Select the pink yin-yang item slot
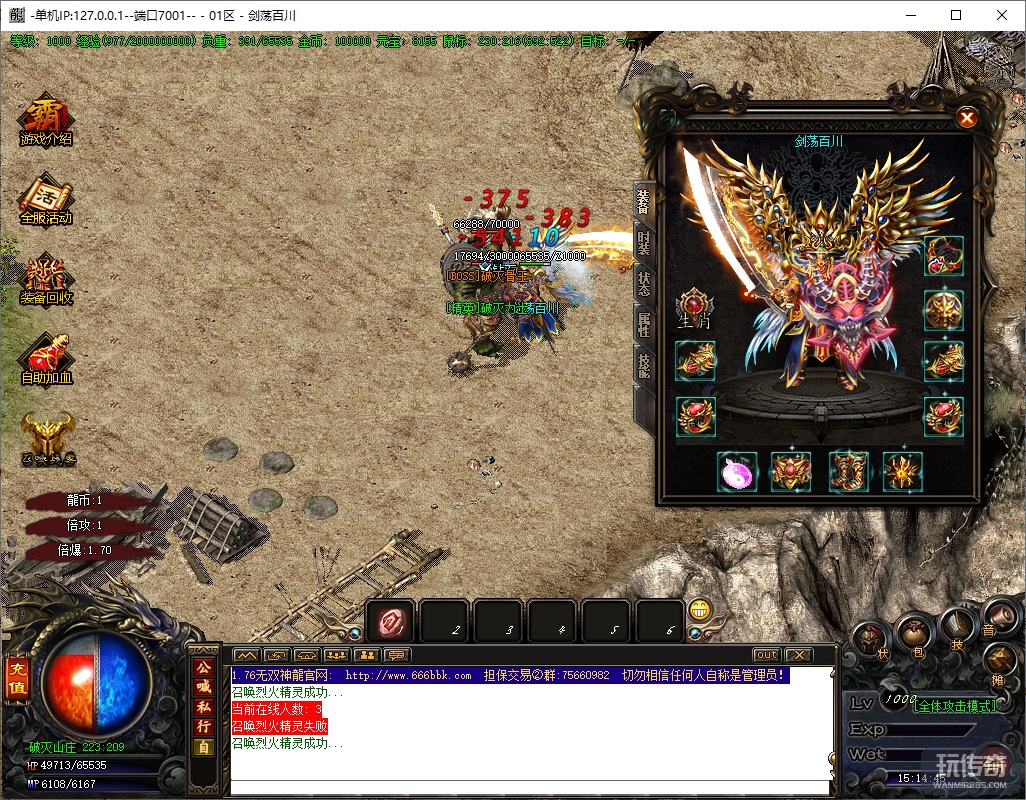The width and height of the screenshot is (1026, 800). (x=737, y=472)
